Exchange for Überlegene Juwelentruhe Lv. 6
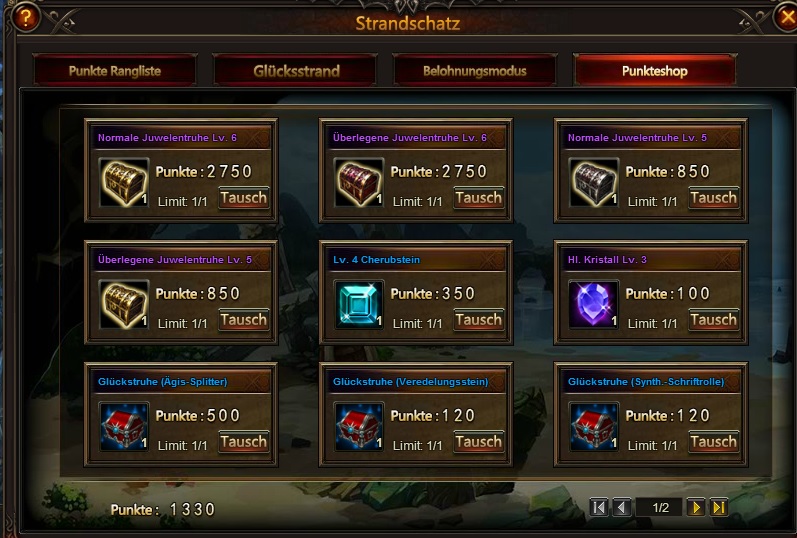 [x=478, y=198]
